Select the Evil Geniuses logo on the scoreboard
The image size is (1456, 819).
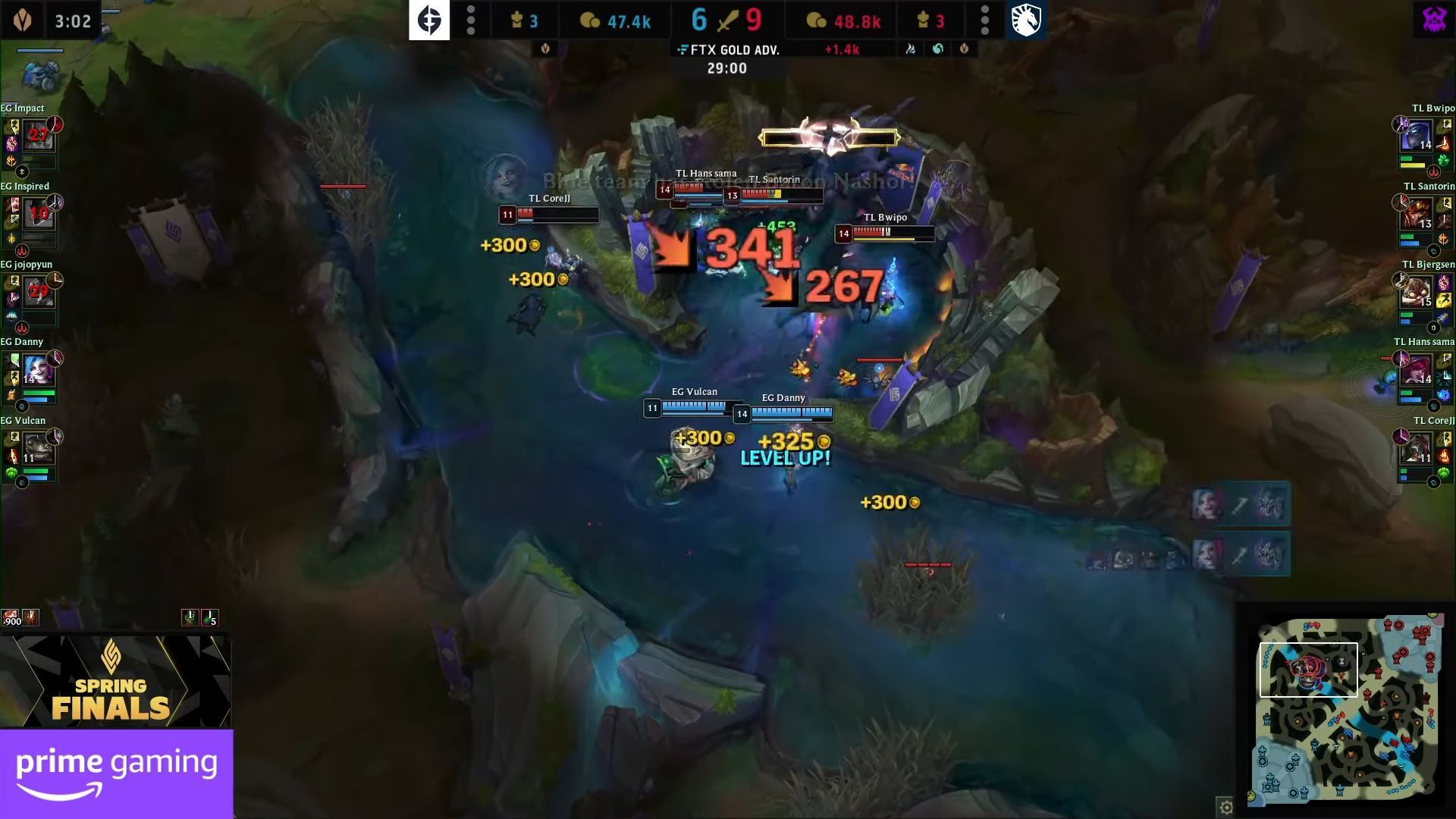pyautogui.click(x=429, y=20)
